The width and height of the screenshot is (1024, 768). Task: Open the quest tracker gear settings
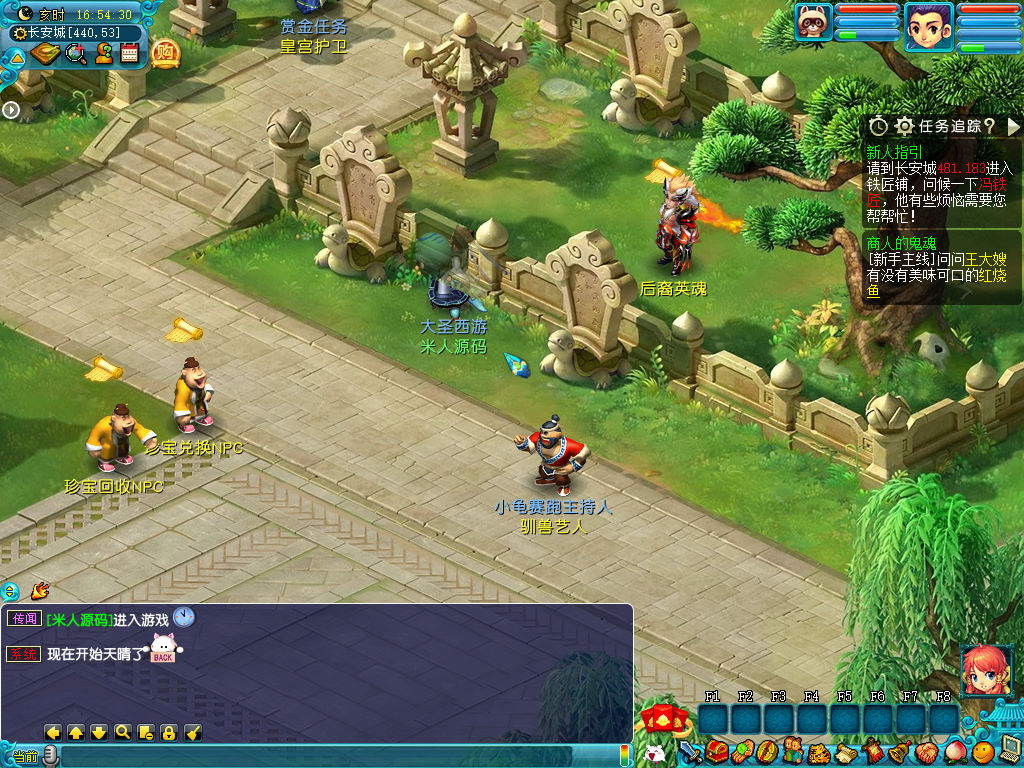pyautogui.click(x=904, y=126)
